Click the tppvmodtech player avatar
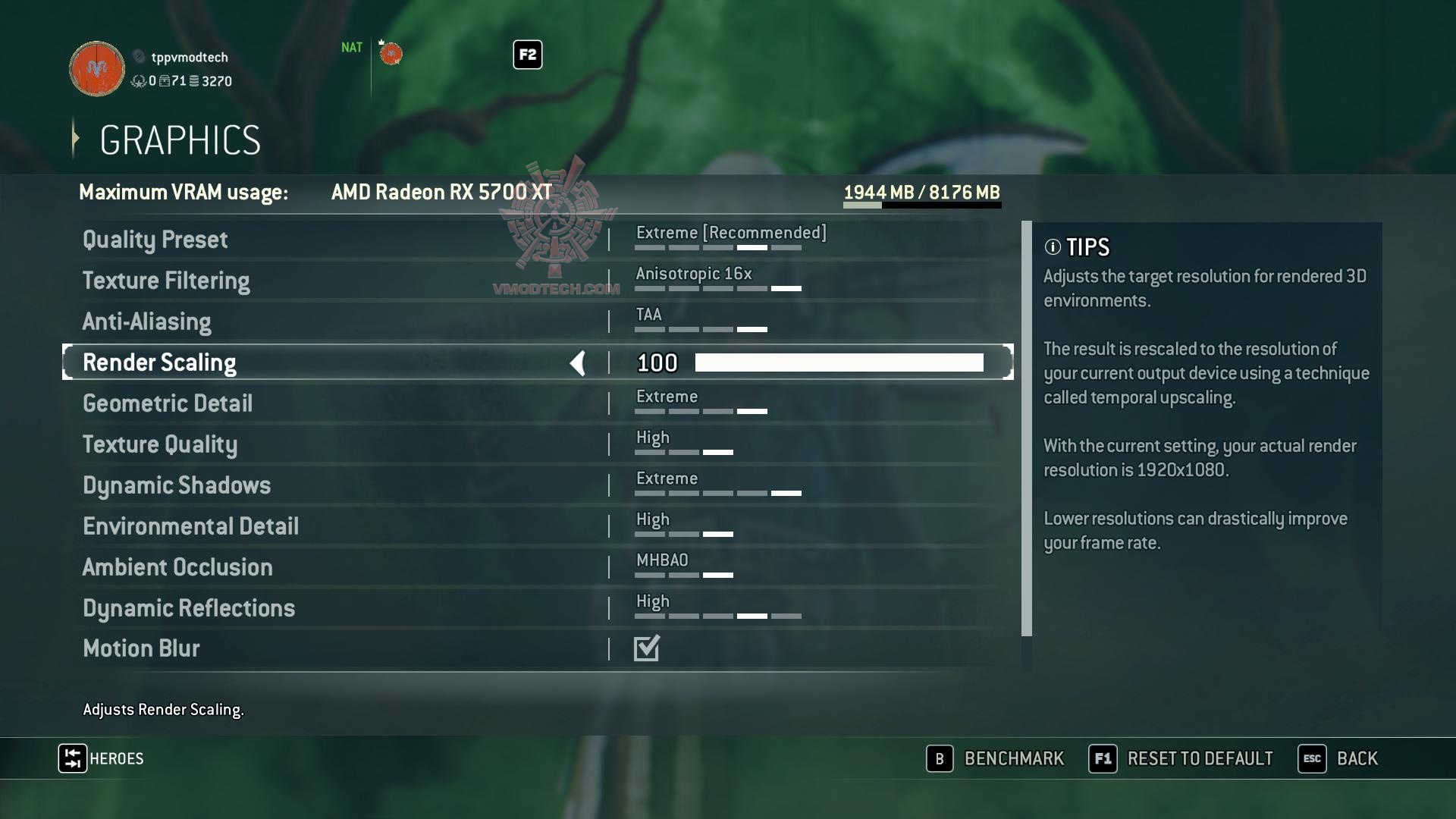The width and height of the screenshot is (1456, 819). pyautogui.click(x=97, y=69)
